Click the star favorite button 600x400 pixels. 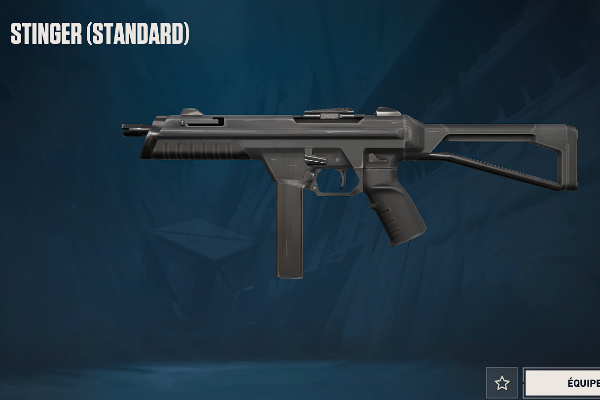(x=502, y=383)
